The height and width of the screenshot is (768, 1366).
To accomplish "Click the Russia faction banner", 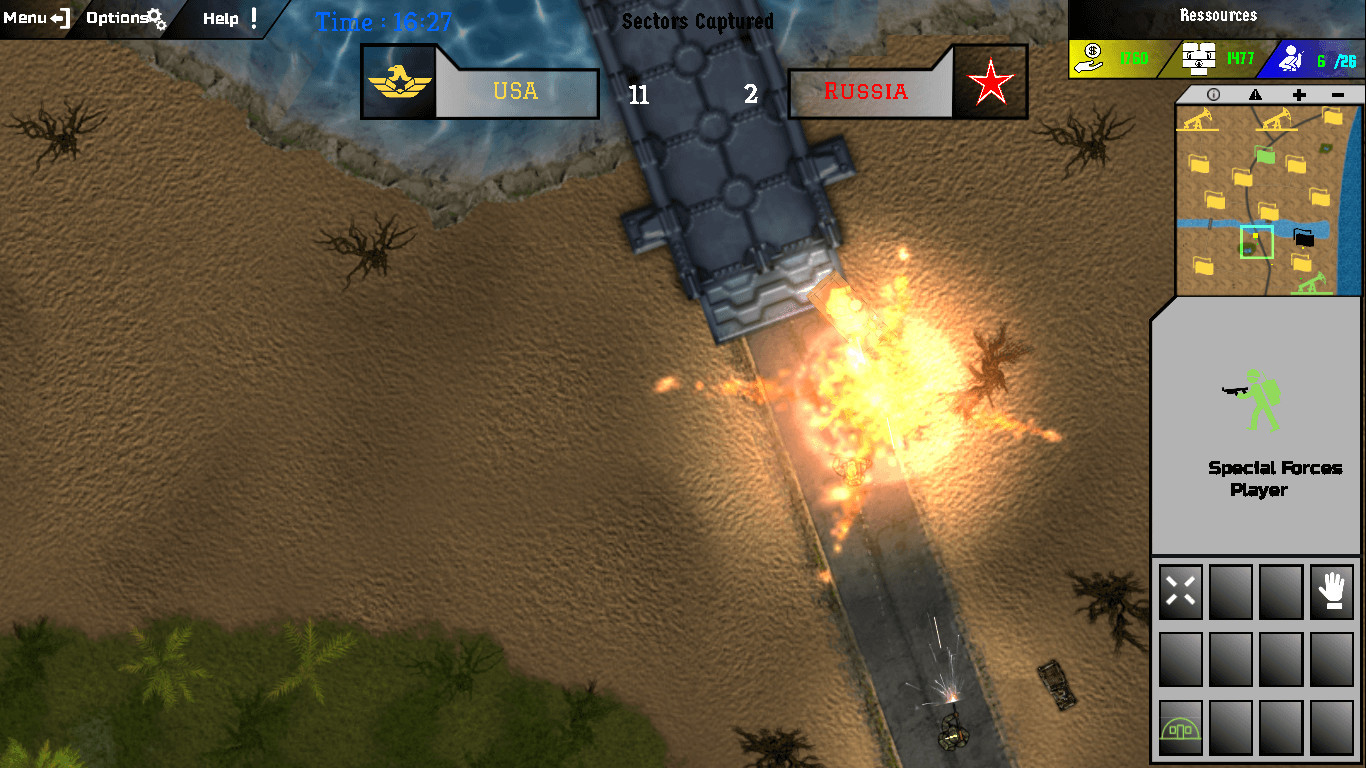I will [868, 92].
